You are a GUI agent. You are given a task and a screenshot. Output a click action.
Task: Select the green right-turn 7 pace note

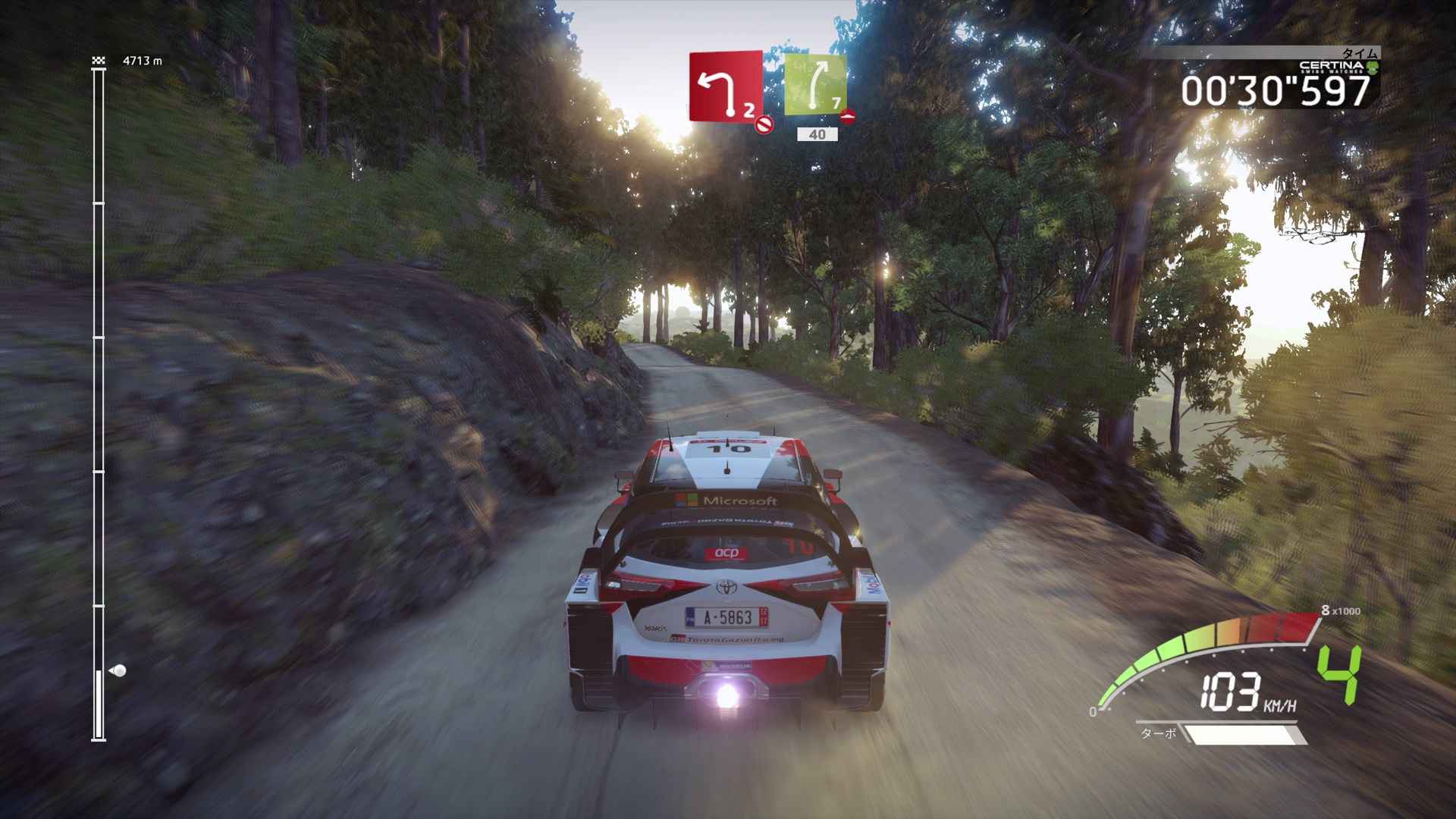pyautogui.click(x=815, y=85)
